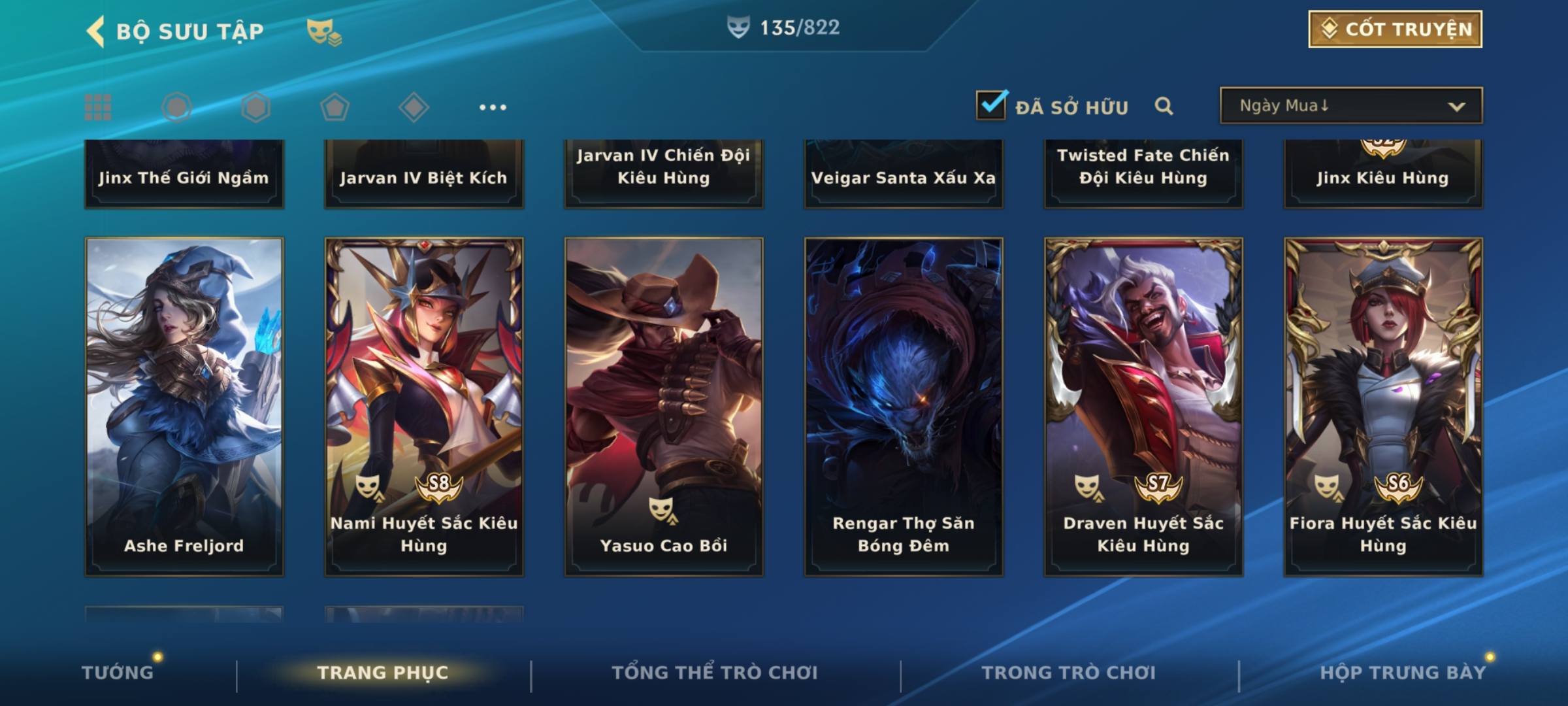The image size is (1568, 706).
Task: Choose the pentagon rarity filter
Action: (x=335, y=107)
